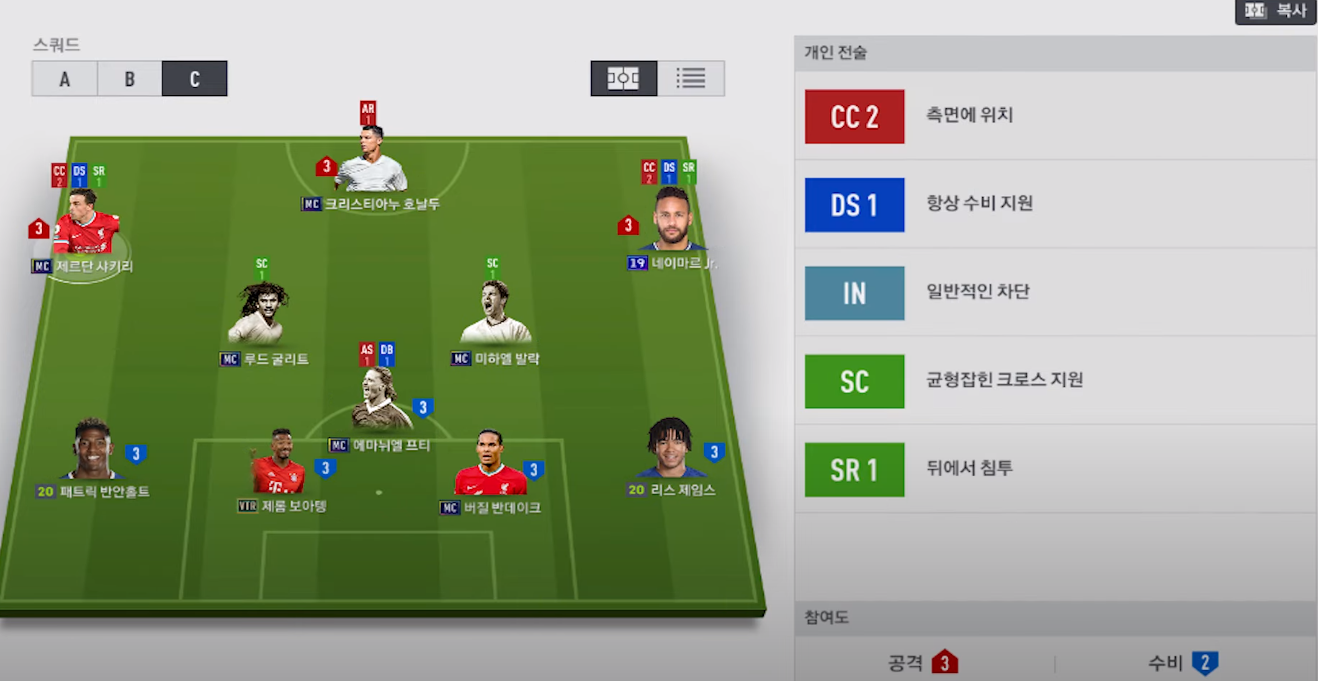Select Virgil van Dijk in defense

490,466
